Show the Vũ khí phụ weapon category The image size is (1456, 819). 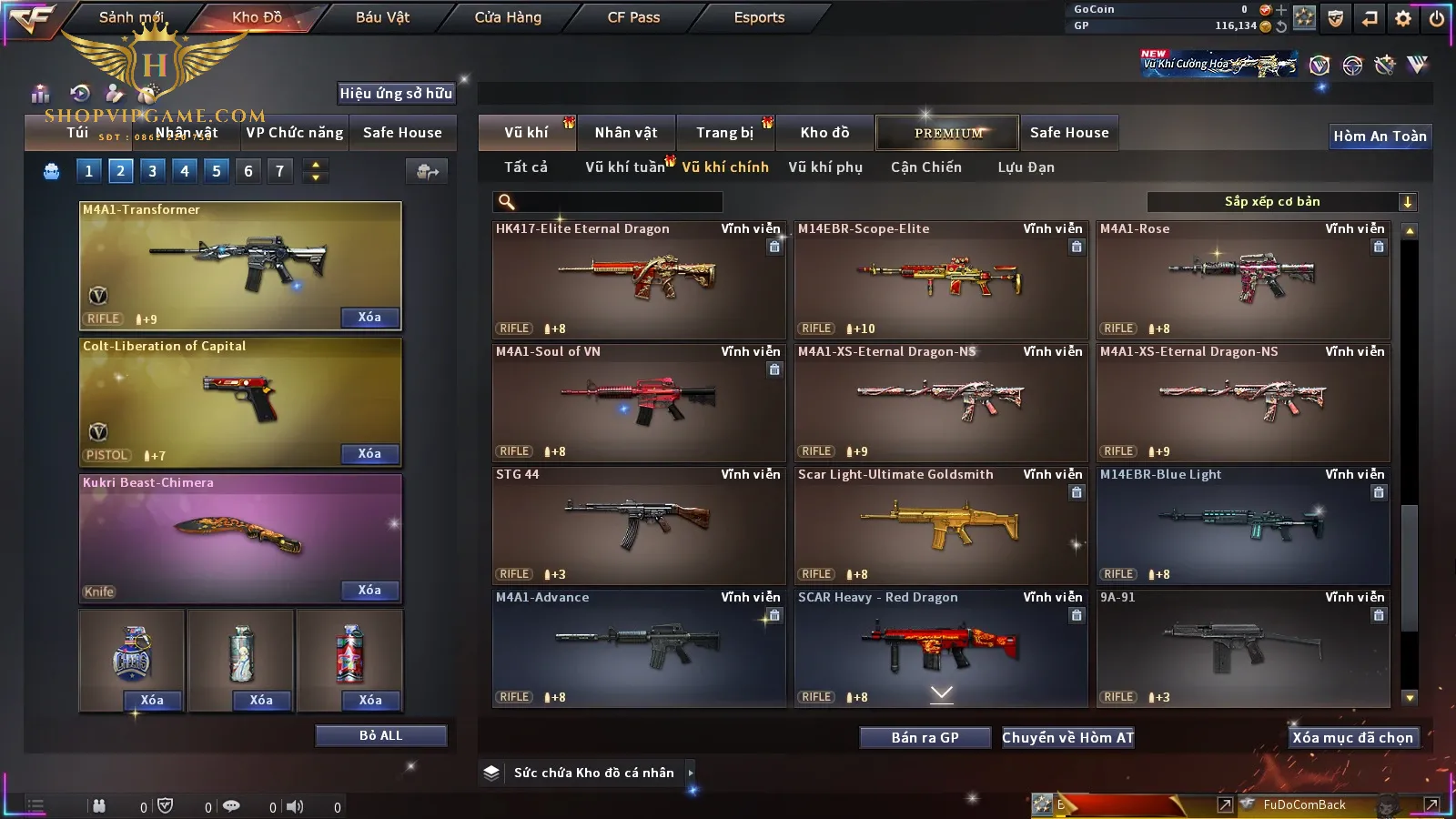coord(825,167)
